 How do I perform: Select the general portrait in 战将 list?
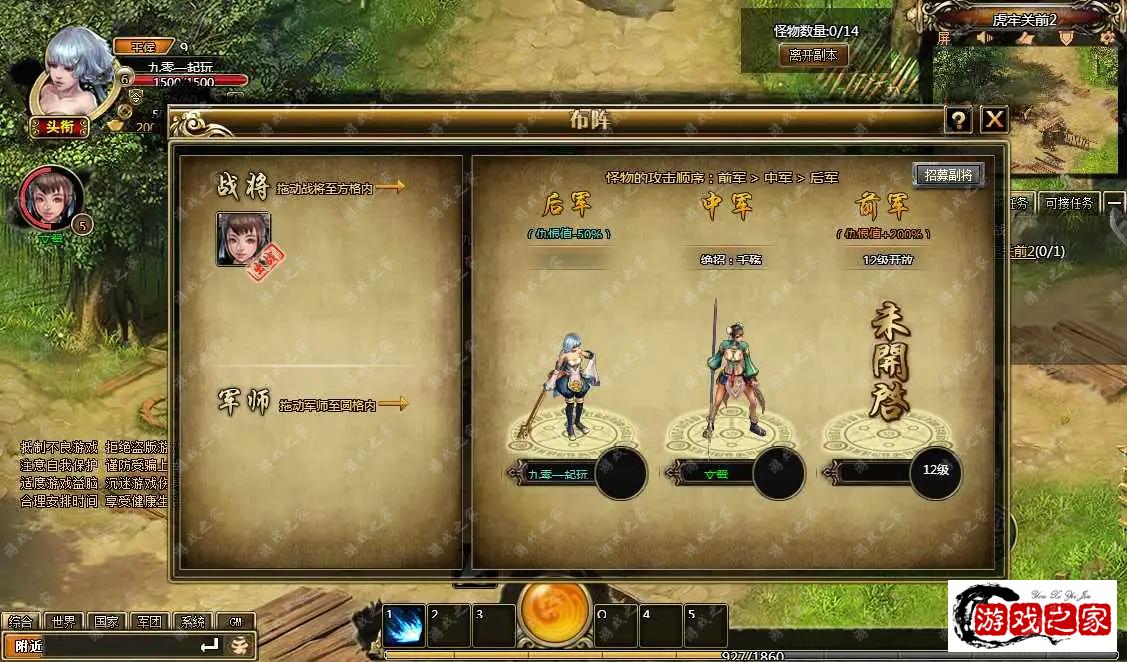point(243,238)
